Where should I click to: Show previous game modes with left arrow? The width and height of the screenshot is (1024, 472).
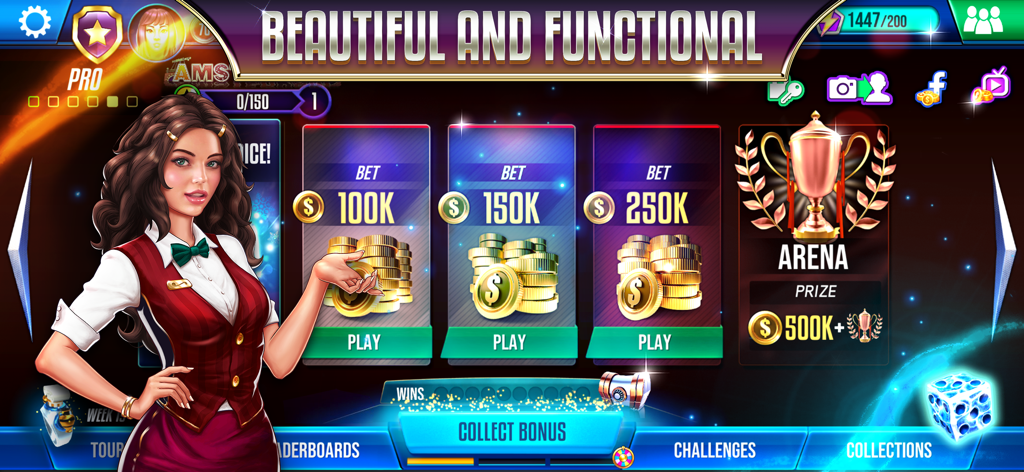coord(20,250)
